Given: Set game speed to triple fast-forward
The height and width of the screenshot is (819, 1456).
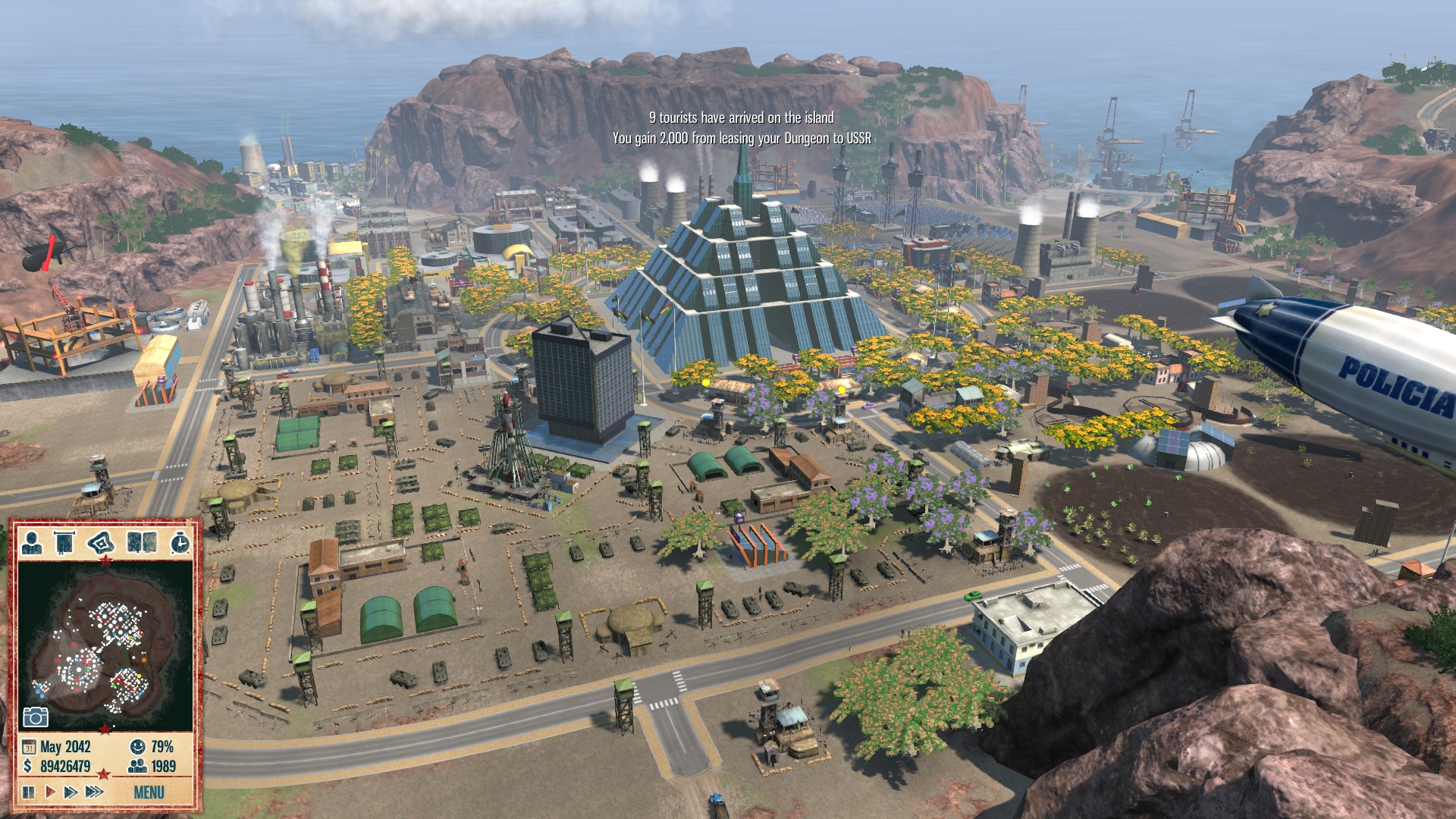Looking at the screenshot, I should pos(95,792).
